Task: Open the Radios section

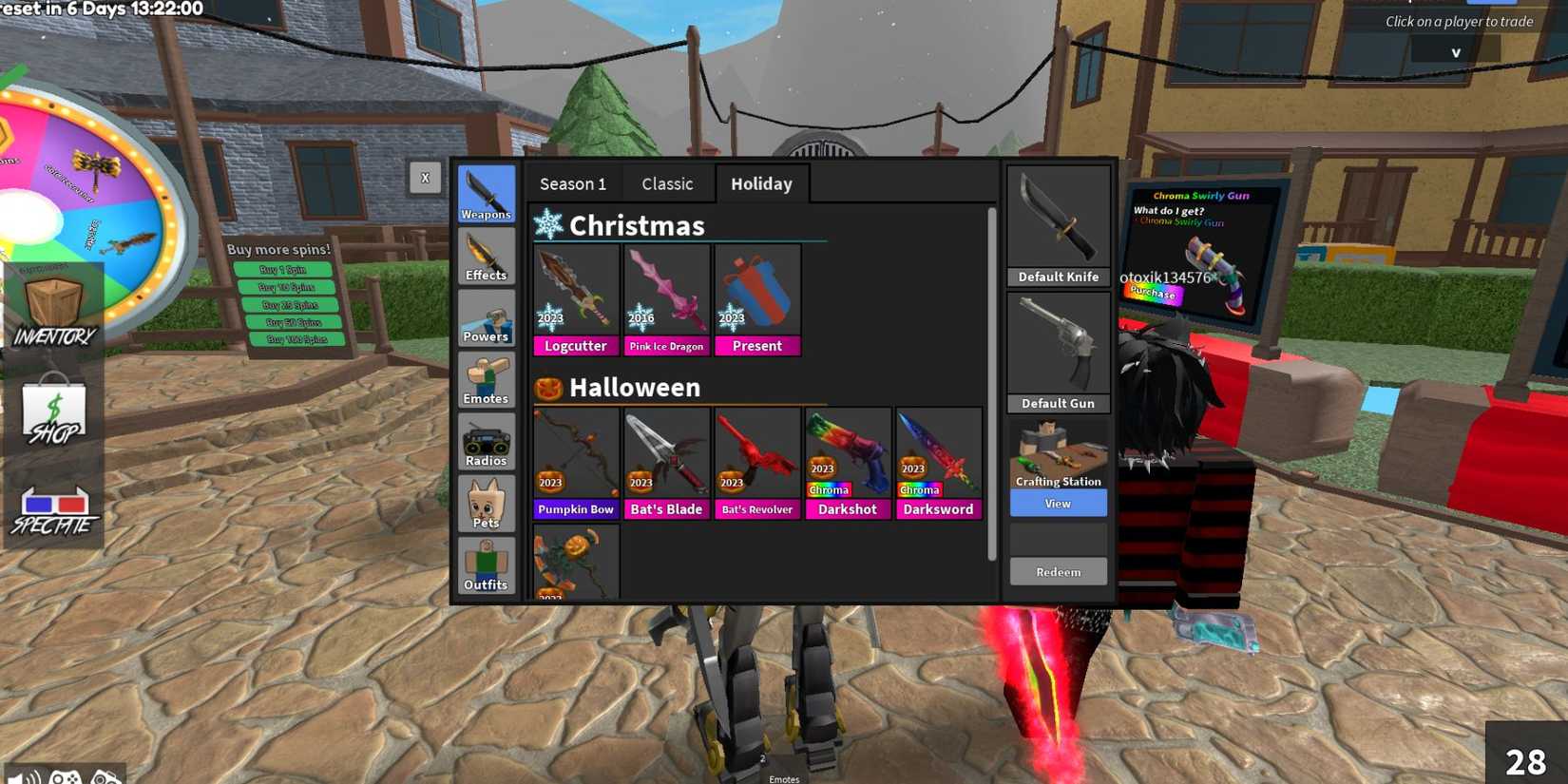Action: [486, 440]
